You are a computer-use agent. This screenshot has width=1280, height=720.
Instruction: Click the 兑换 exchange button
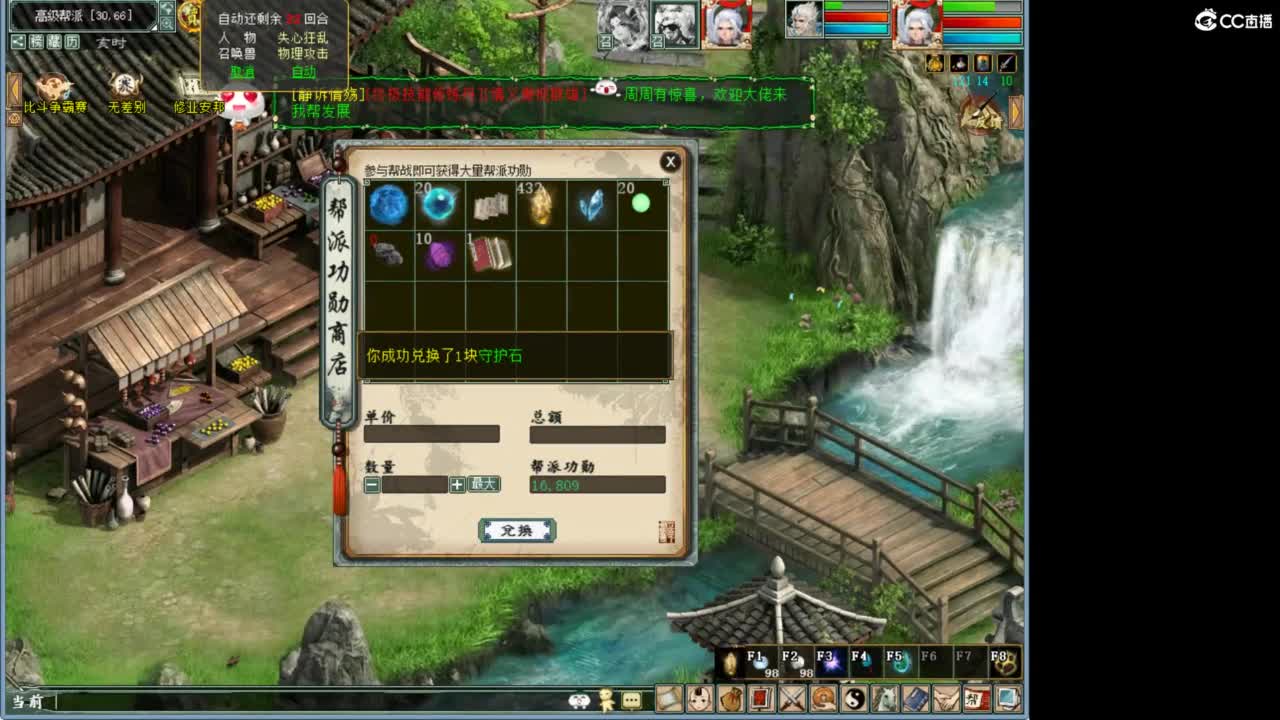coord(518,530)
